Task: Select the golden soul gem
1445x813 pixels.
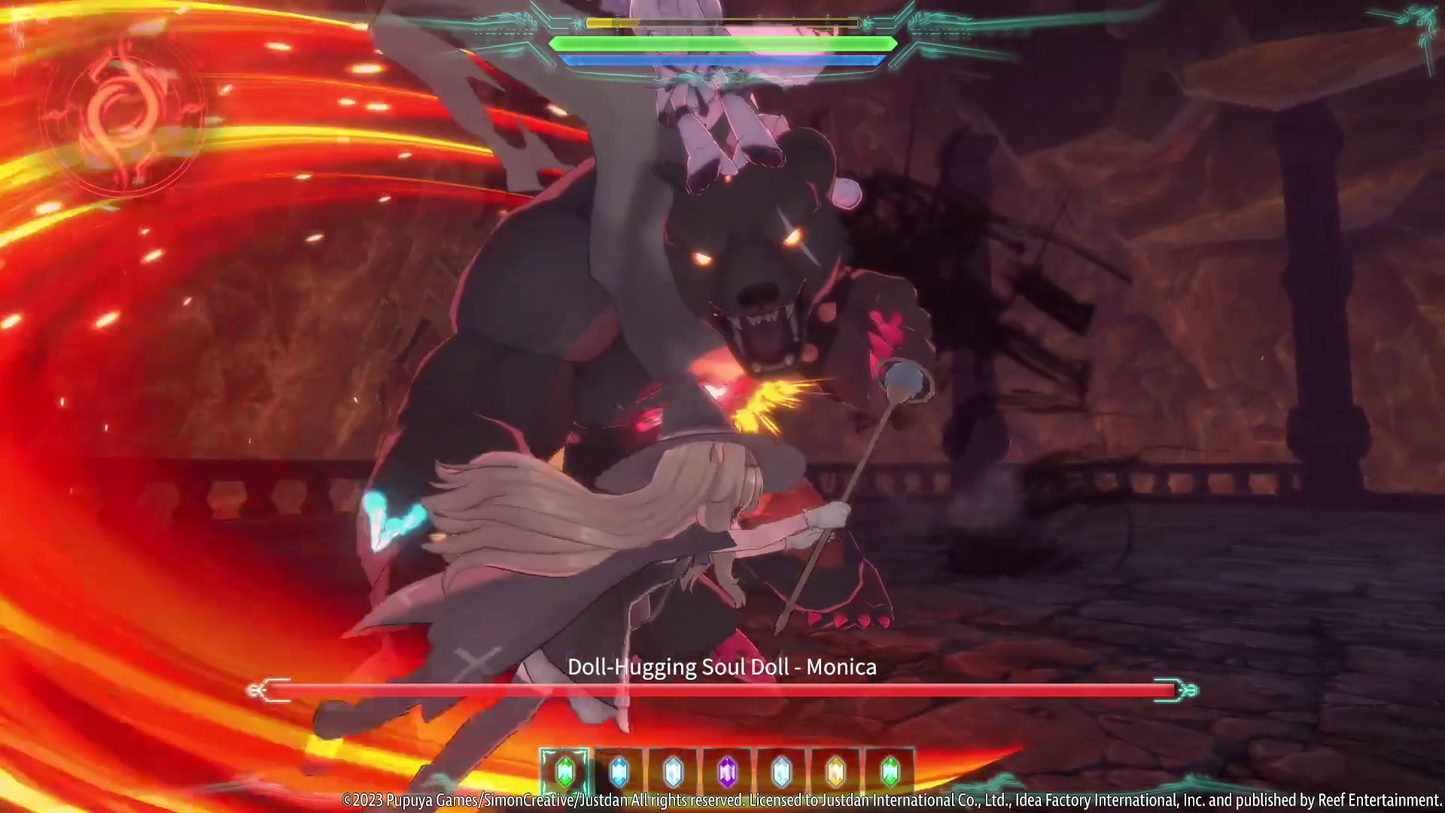Action: [x=834, y=770]
